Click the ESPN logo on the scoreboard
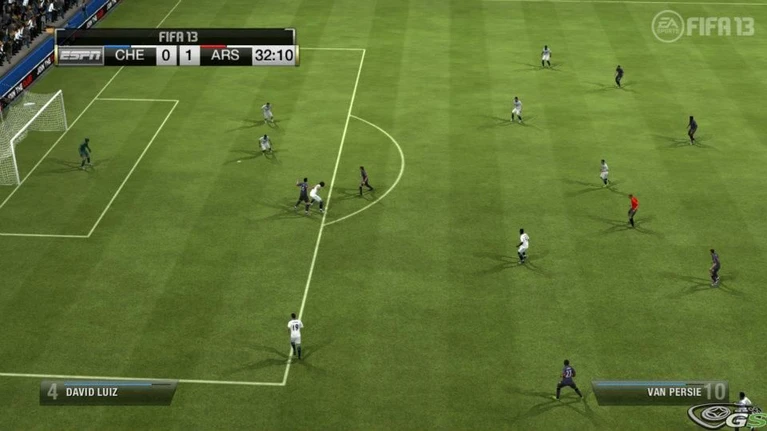The height and width of the screenshot is (431, 767). pyautogui.click(x=80, y=56)
